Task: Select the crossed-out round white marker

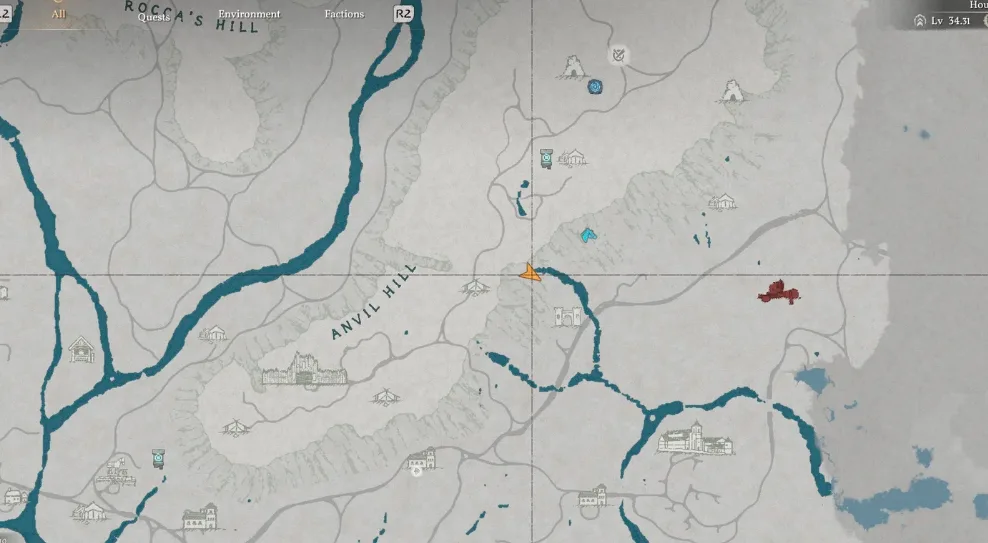Action: (619, 54)
